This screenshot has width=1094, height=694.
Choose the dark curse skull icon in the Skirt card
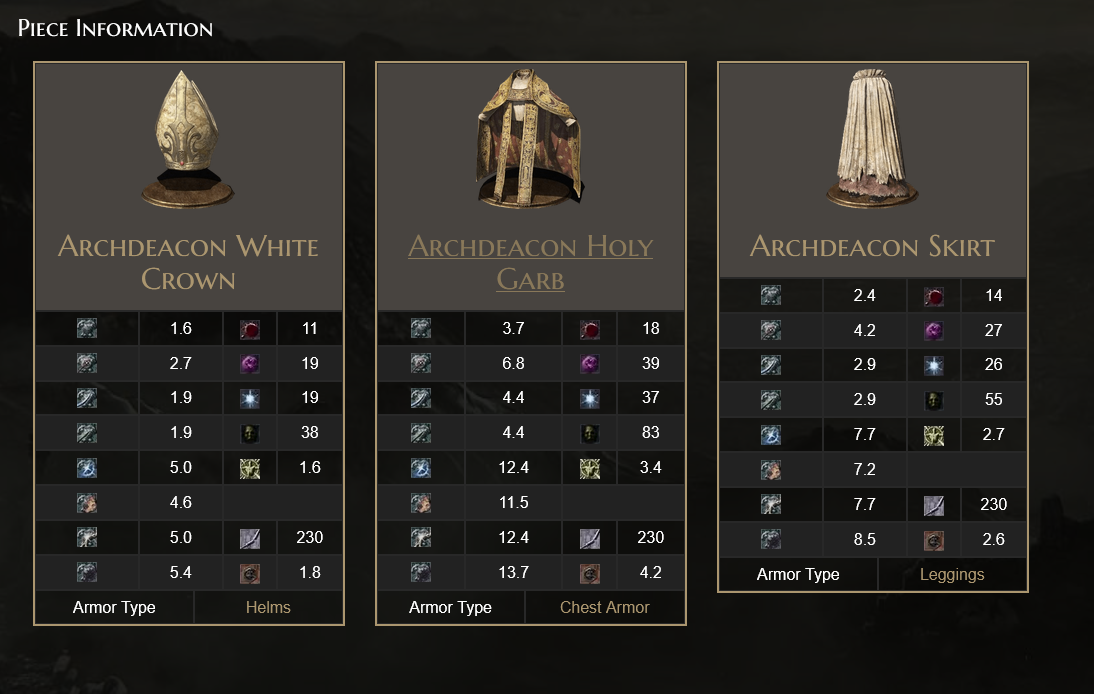934,400
